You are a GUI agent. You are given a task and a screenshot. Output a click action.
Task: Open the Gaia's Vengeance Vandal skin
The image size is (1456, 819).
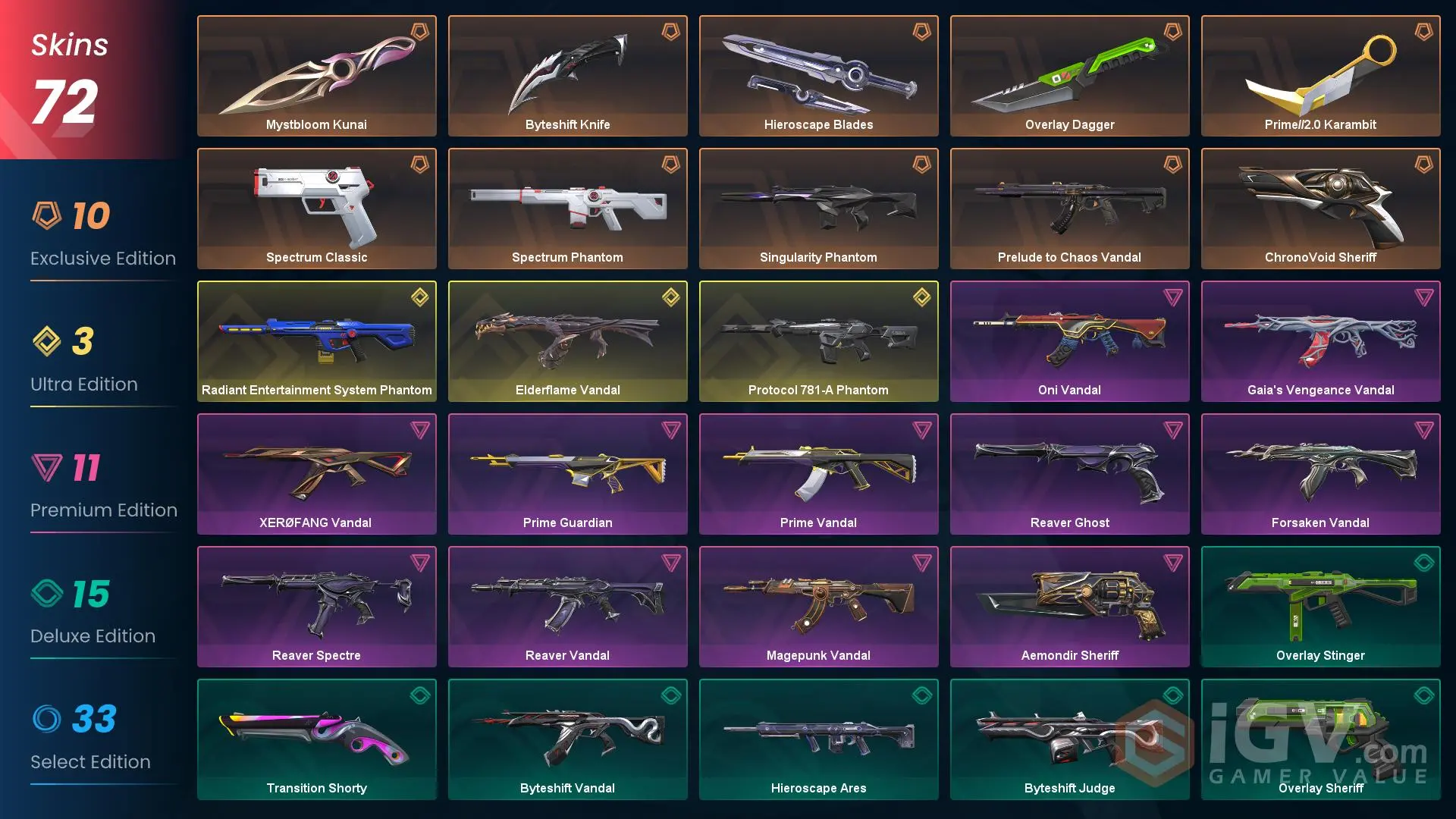pyautogui.click(x=1320, y=340)
